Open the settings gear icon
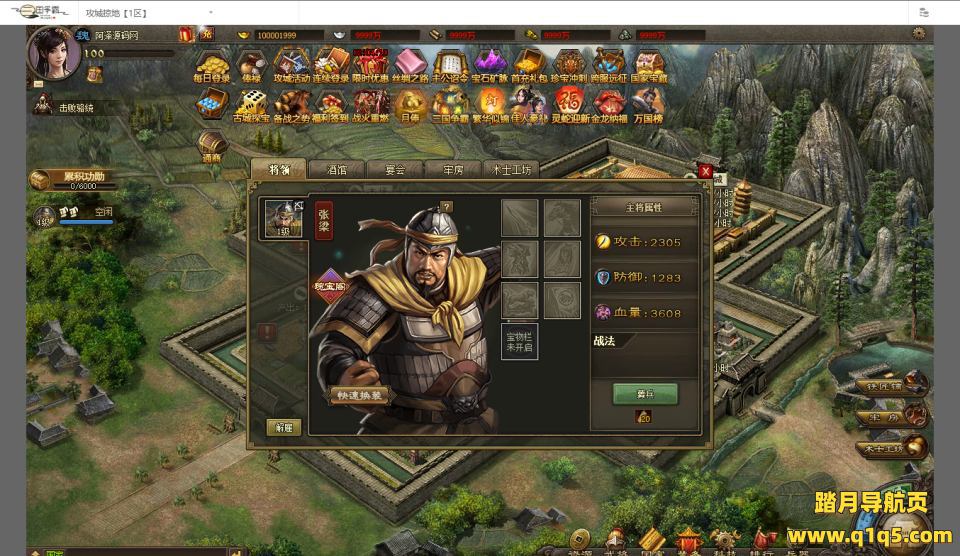Screen dimensions: 960x556 pos(919,34)
